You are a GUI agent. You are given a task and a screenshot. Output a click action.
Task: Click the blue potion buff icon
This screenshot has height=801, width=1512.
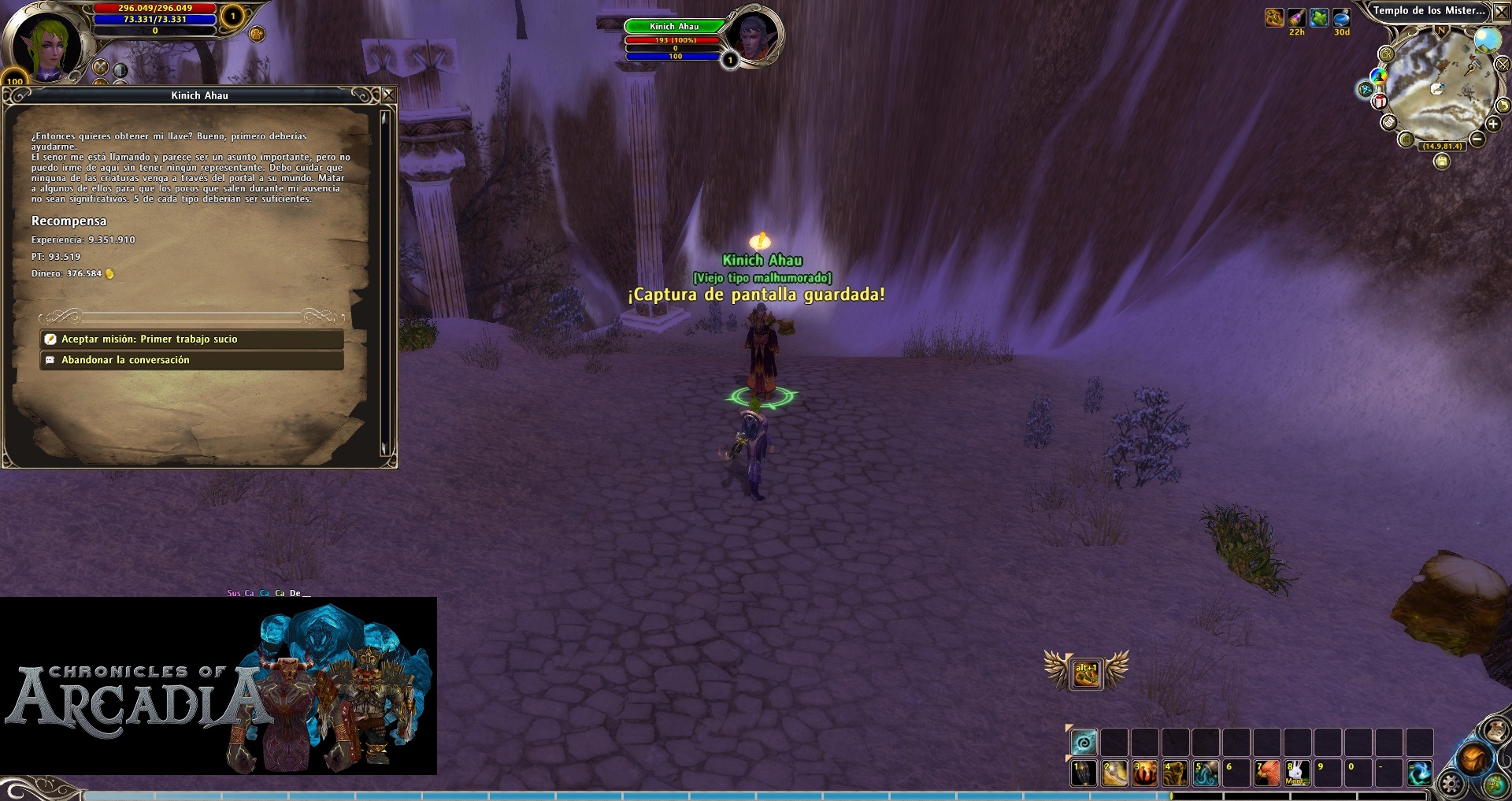click(1341, 18)
